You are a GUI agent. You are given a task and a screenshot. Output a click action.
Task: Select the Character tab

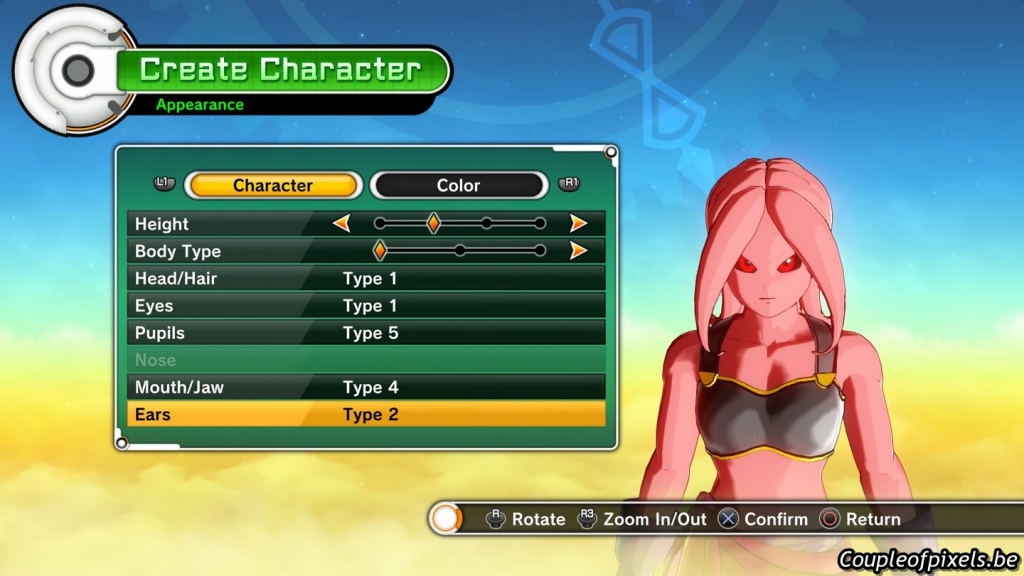pos(273,185)
